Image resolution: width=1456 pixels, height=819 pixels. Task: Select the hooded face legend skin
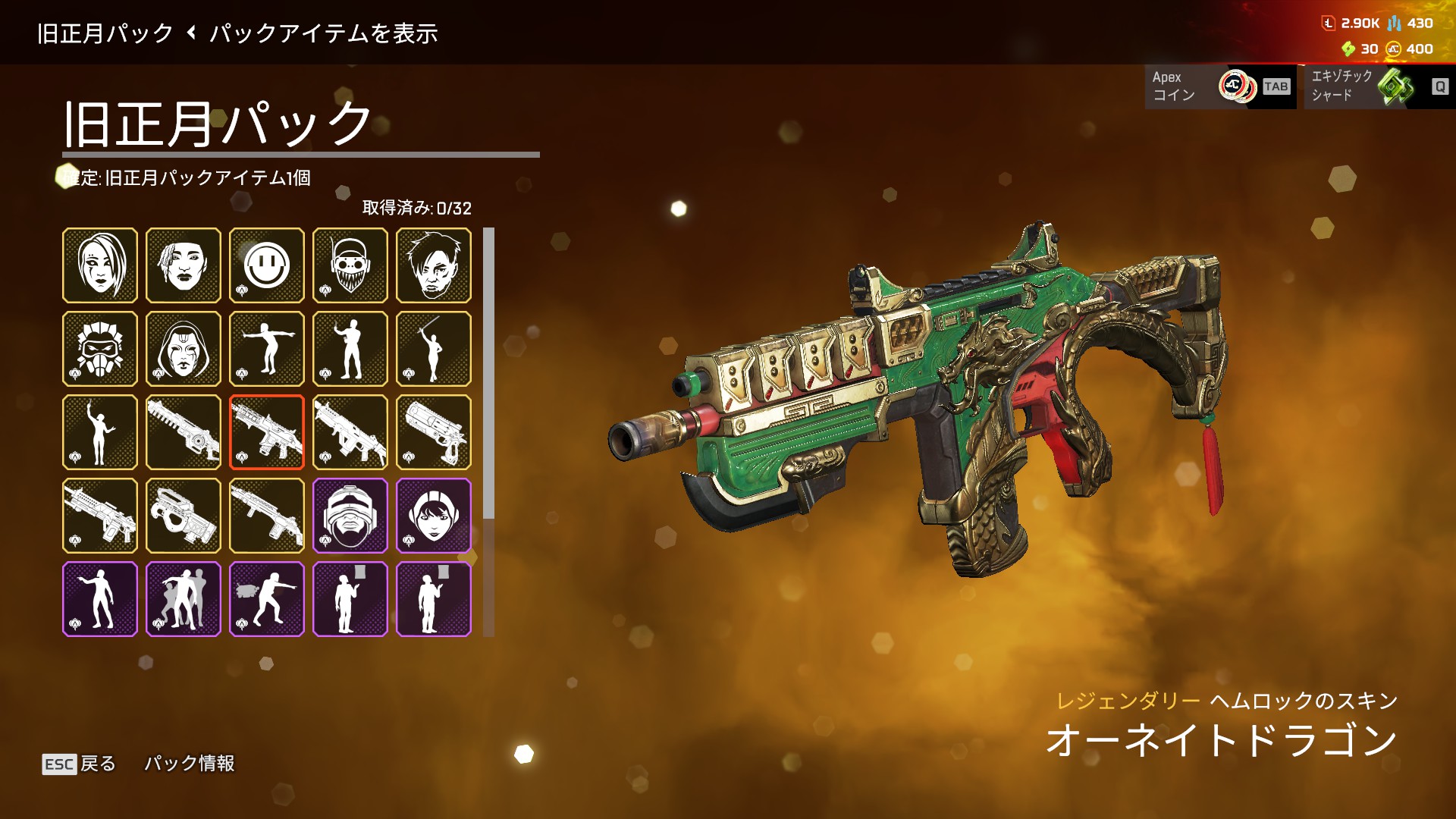(x=184, y=349)
